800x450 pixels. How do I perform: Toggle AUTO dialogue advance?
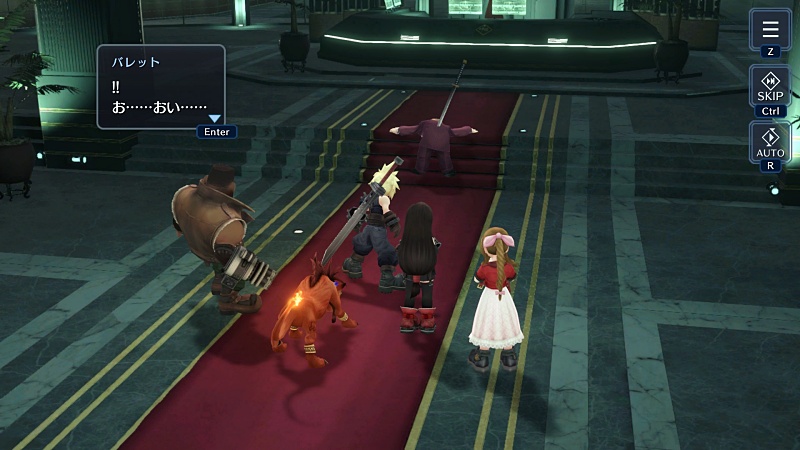tap(769, 142)
